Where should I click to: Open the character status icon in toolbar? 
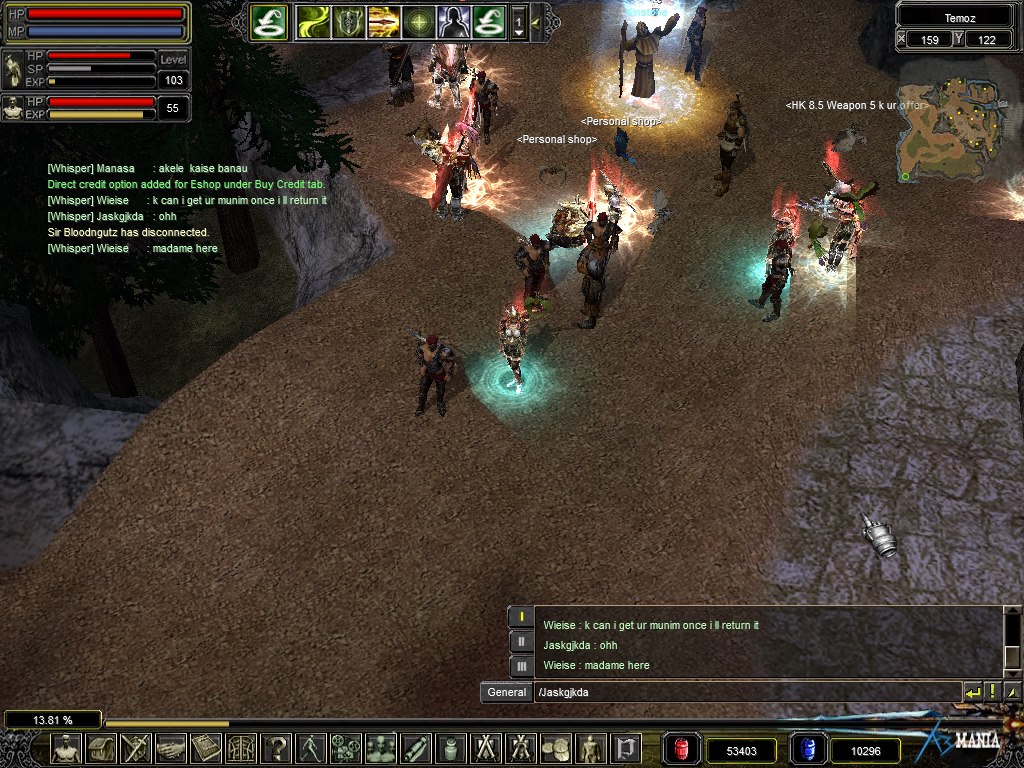pyautogui.click(x=67, y=748)
